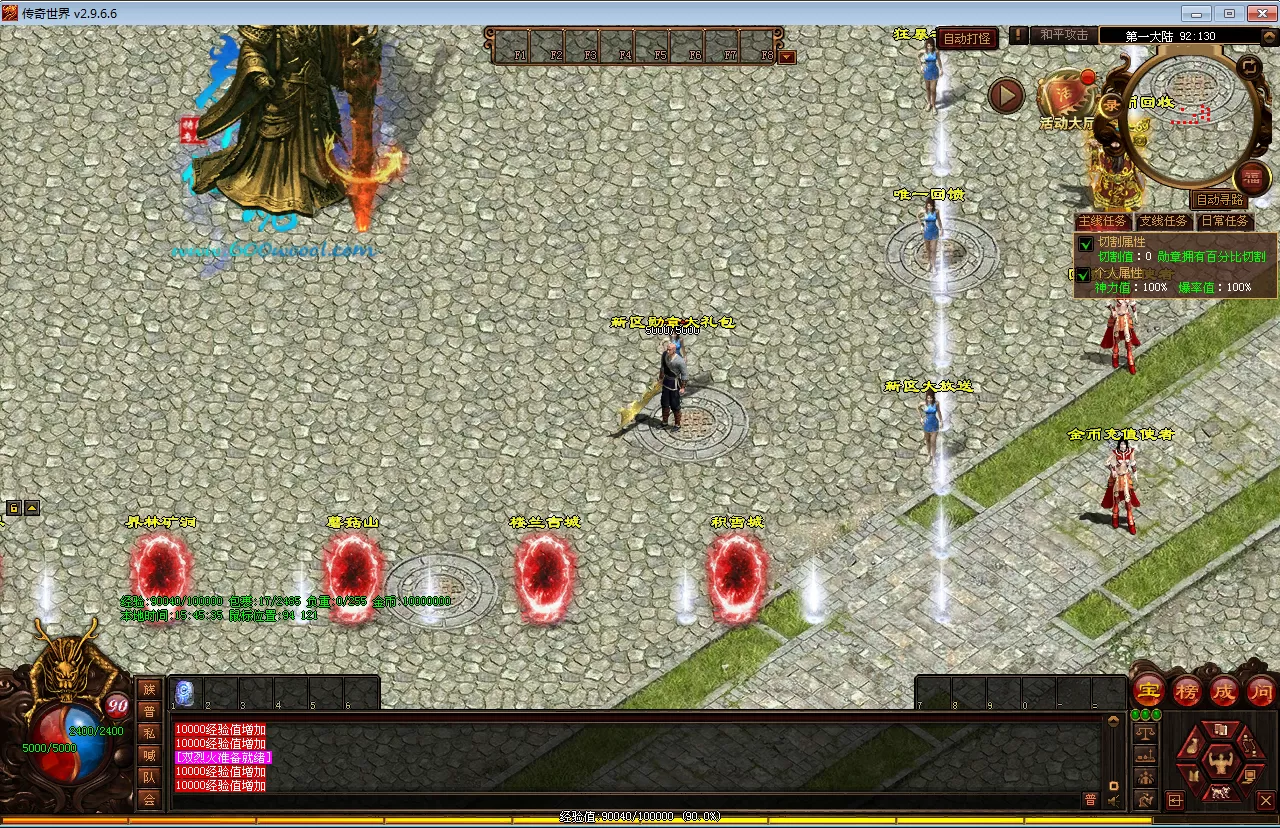Activate 自动寻路 auto-pathfinding
This screenshot has width=1280, height=828.
1220,200
